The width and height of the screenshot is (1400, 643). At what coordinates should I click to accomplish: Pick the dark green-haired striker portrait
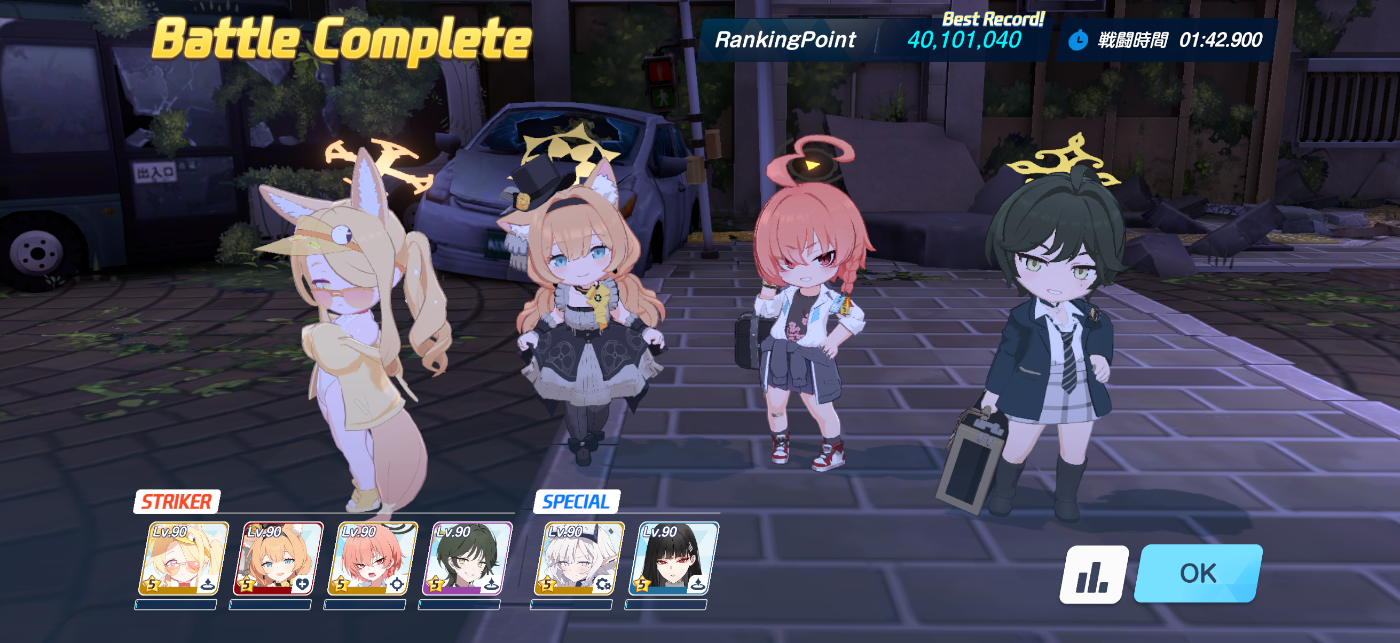(x=467, y=558)
